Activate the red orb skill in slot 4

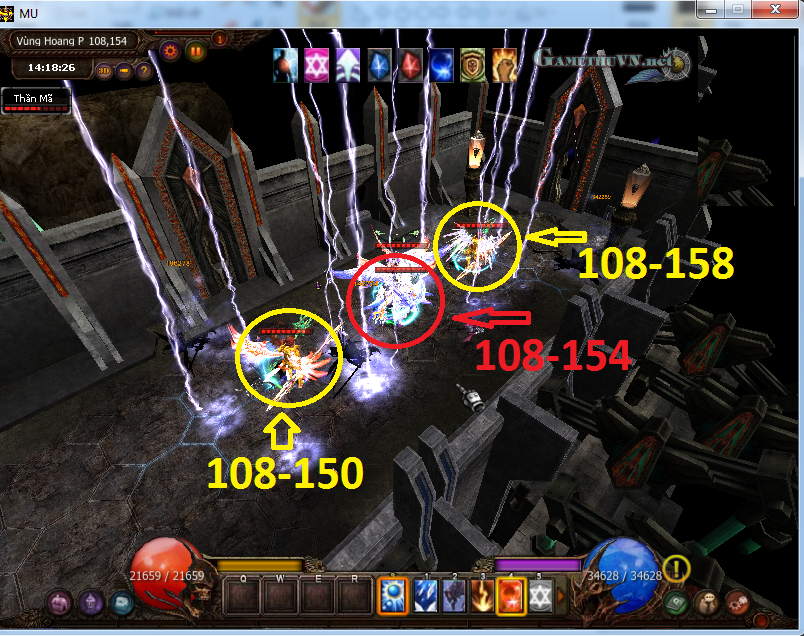pyautogui.click(x=511, y=596)
